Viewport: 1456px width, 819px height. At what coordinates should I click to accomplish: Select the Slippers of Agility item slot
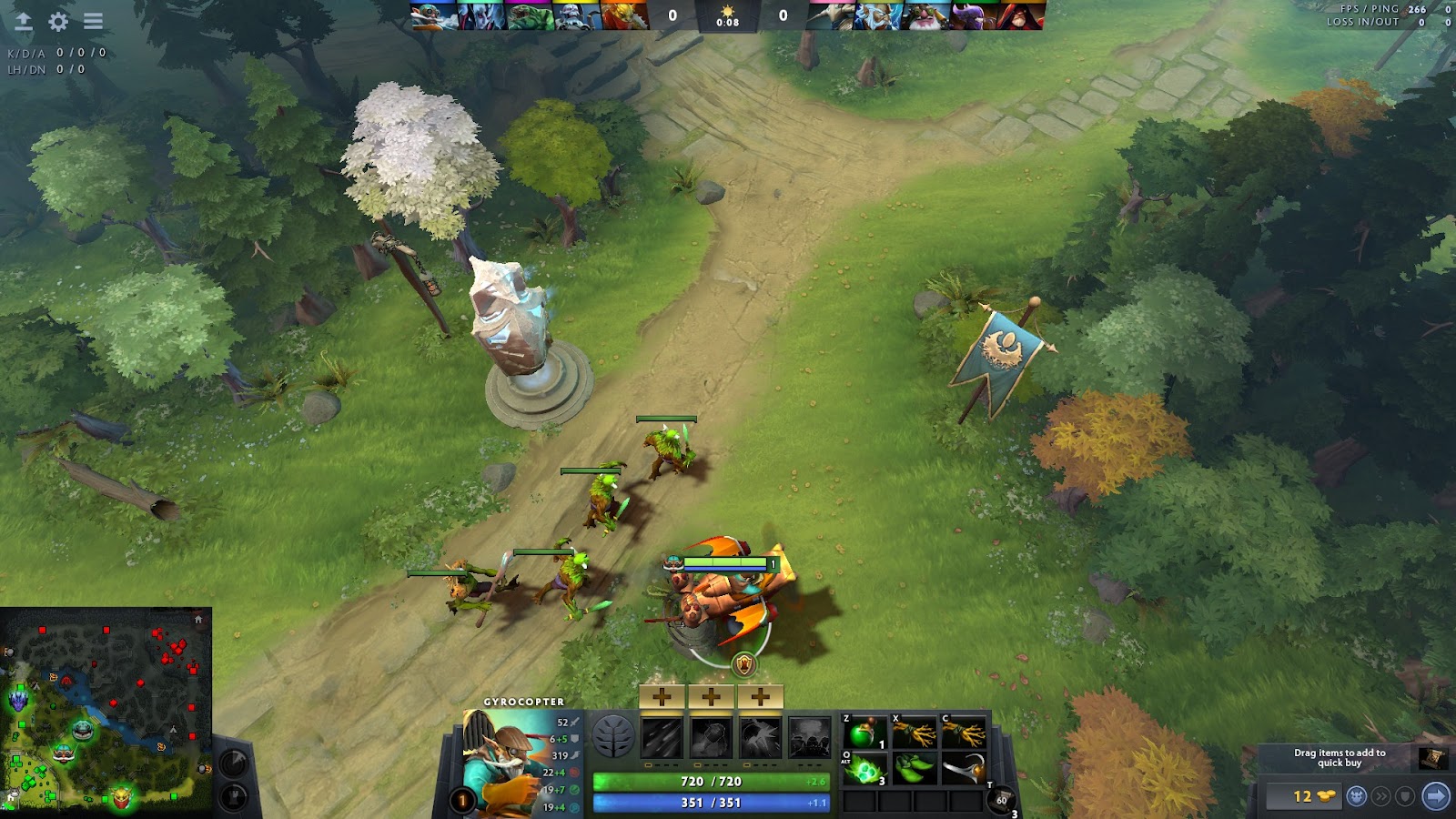pyautogui.click(x=914, y=770)
